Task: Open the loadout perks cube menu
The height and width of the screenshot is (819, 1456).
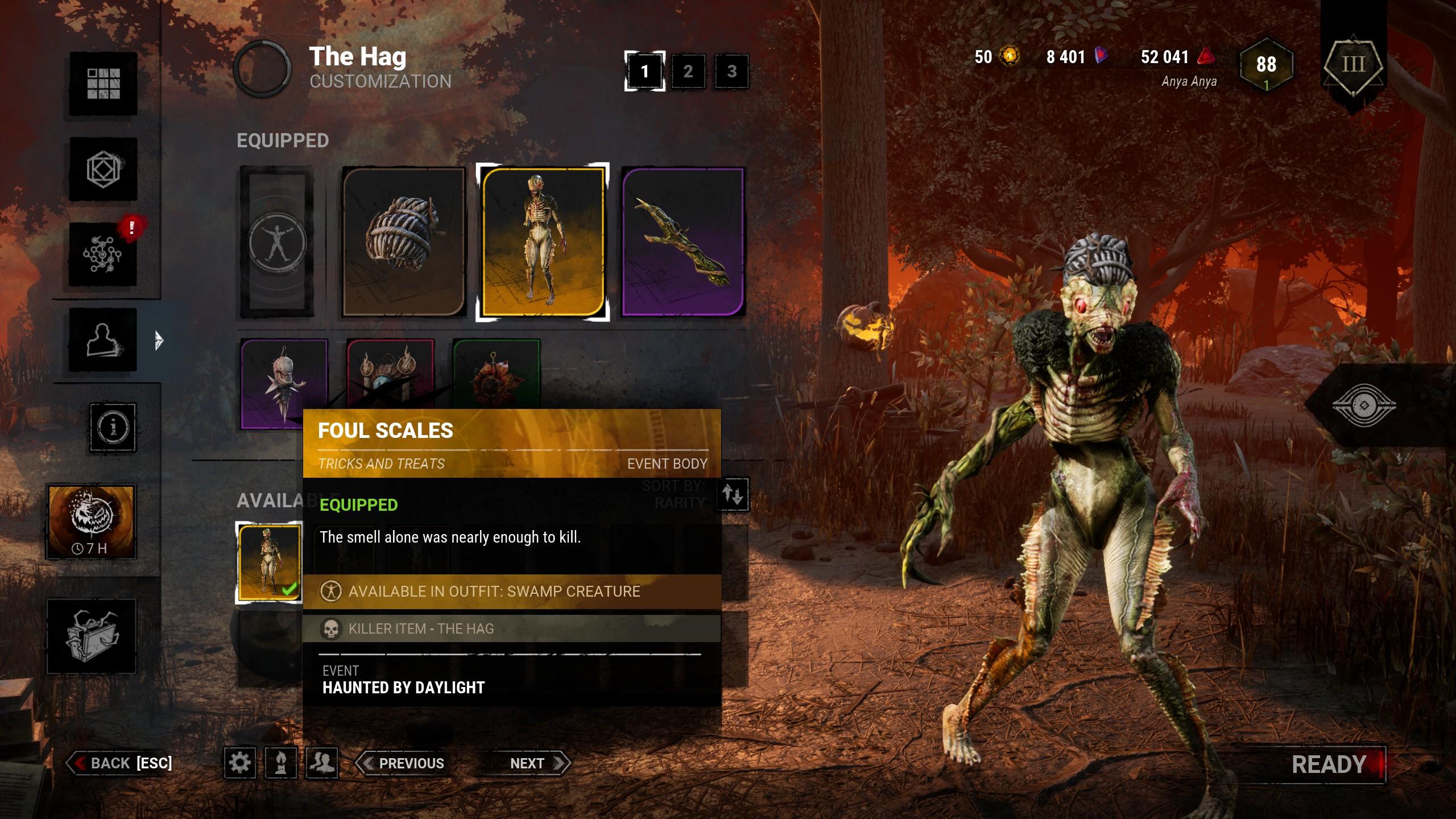Action: point(103,169)
